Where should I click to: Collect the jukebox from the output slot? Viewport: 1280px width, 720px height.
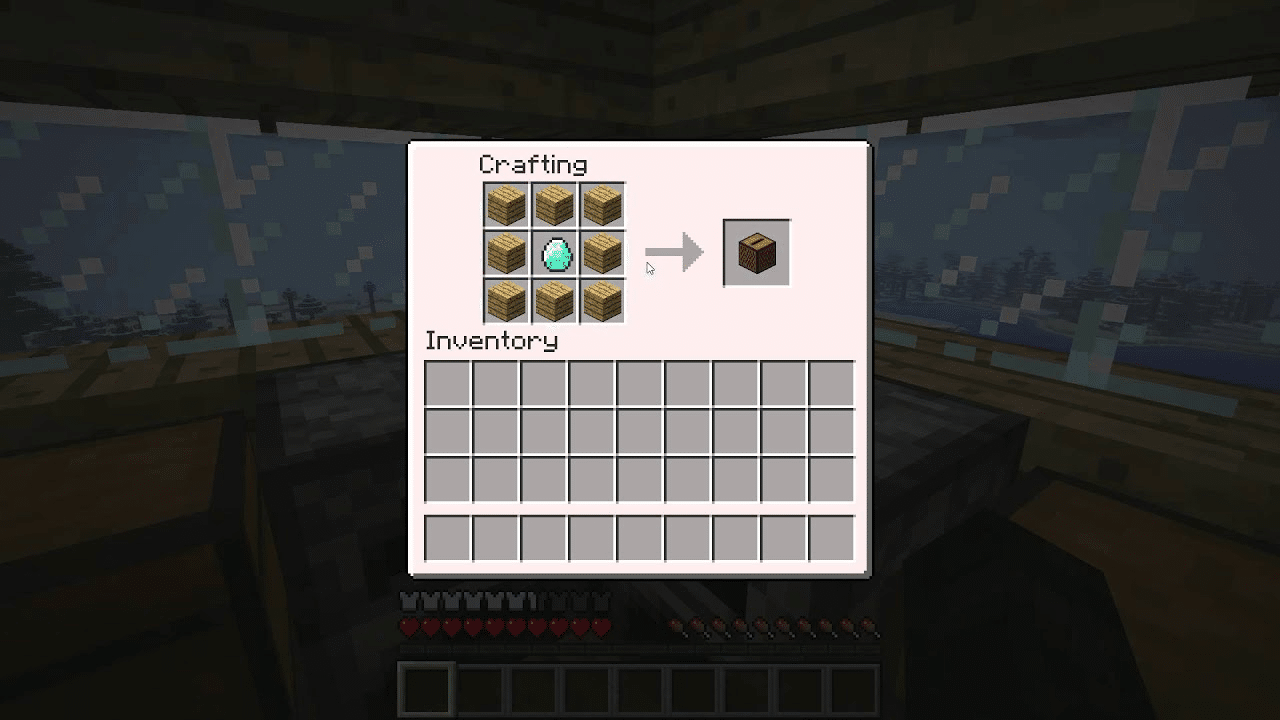[x=756, y=251]
